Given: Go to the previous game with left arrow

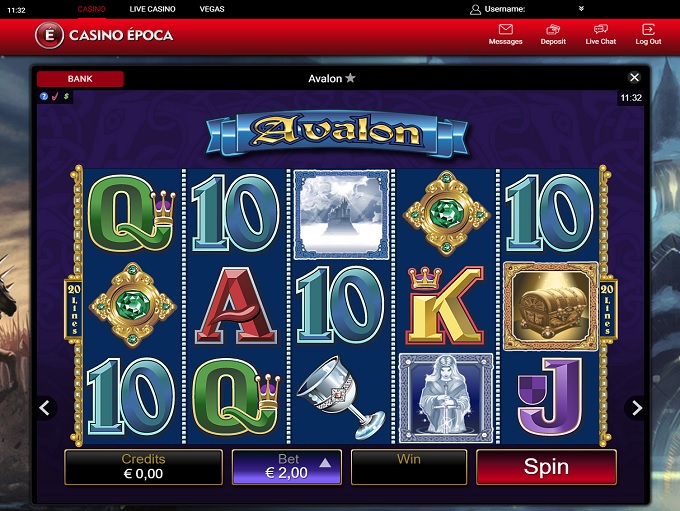Looking at the screenshot, I should tap(44, 408).
